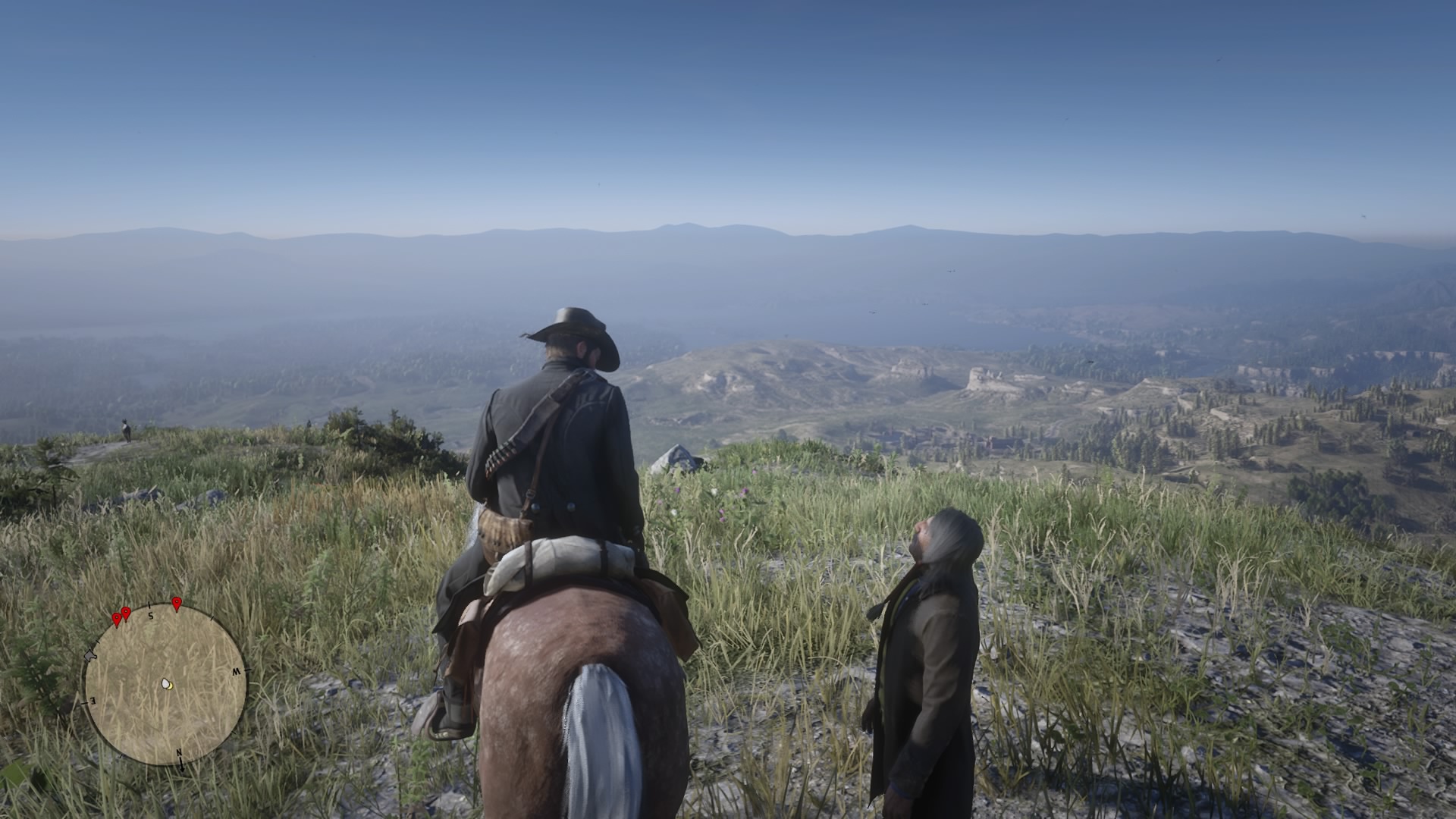Click the N compass arrow on the minimap
The width and height of the screenshot is (1456, 819).
point(182,761)
